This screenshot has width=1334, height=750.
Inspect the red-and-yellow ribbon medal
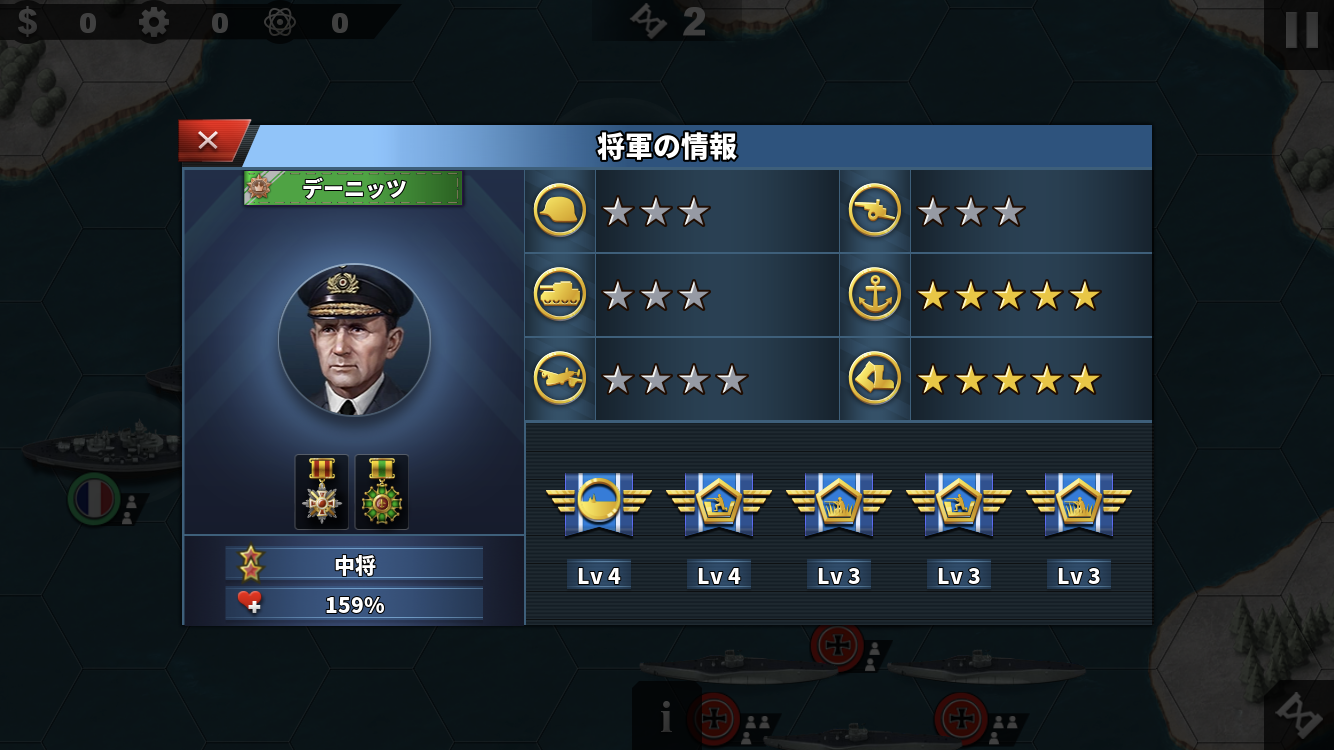pyautogui.click(x=322, y=492)
